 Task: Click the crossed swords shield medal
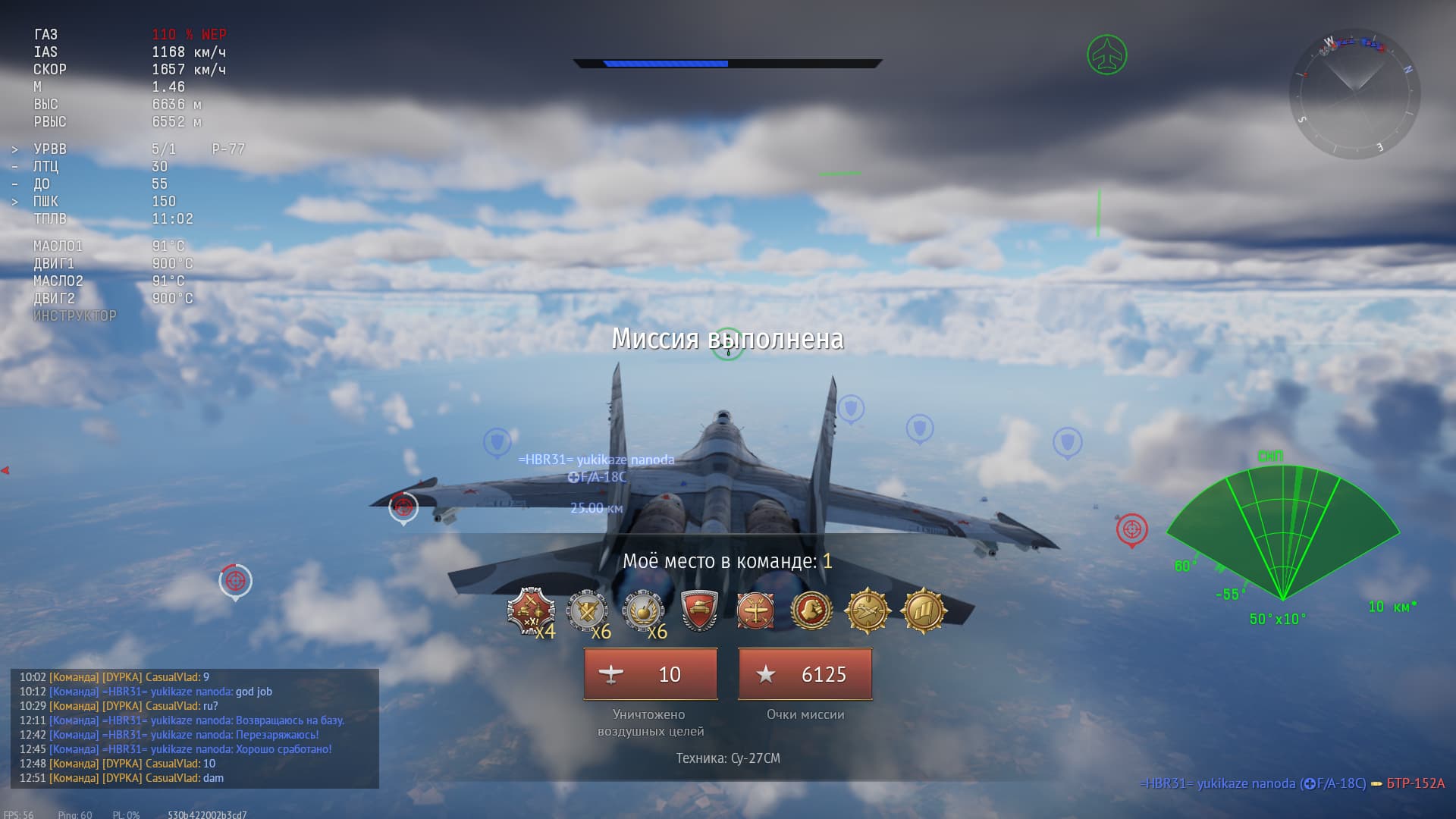[x=588, y=611]
